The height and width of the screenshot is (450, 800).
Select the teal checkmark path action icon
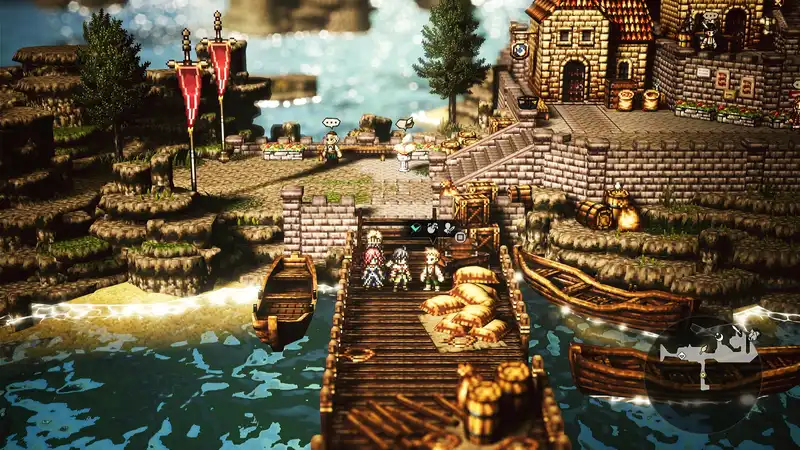(x=415, y=230)
